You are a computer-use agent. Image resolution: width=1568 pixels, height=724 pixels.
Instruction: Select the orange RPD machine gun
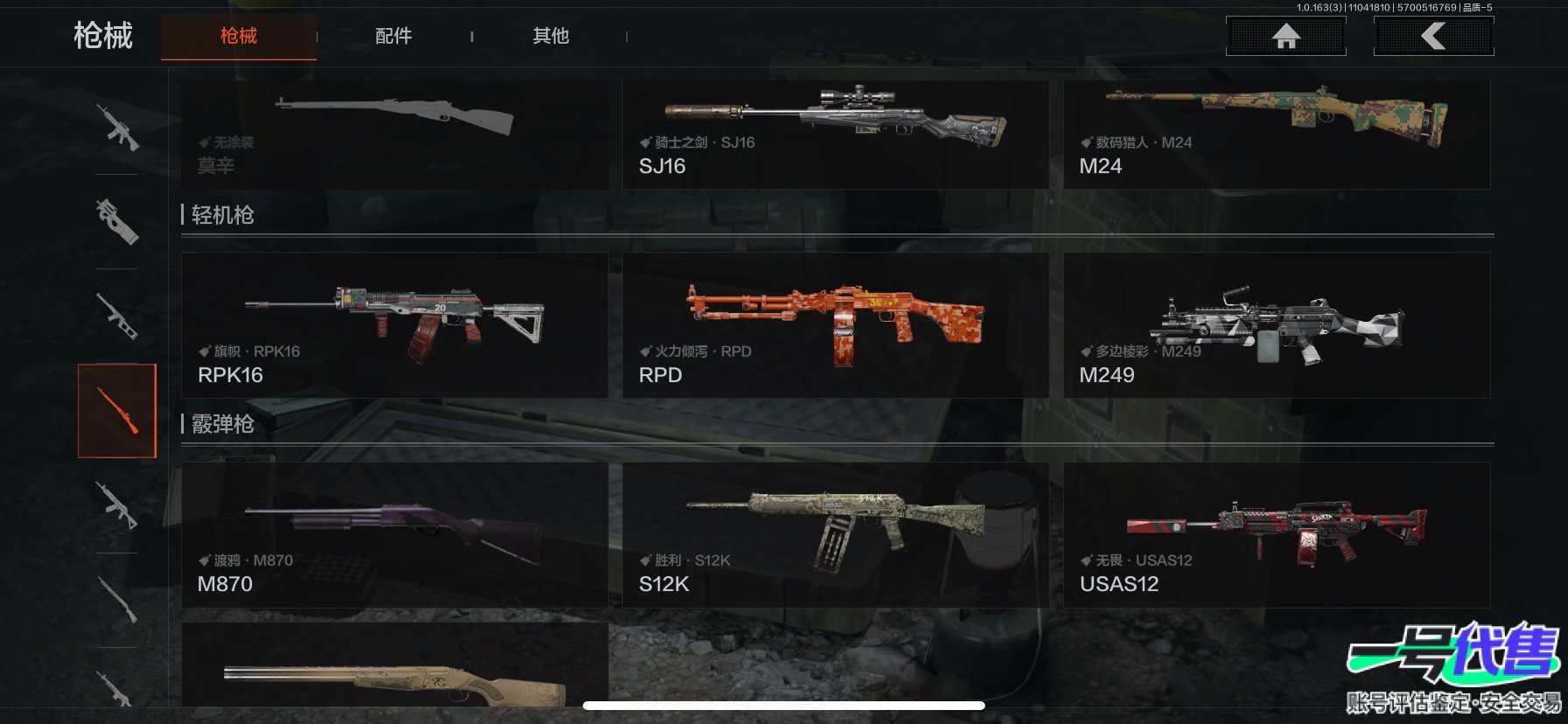click(835, 325)
